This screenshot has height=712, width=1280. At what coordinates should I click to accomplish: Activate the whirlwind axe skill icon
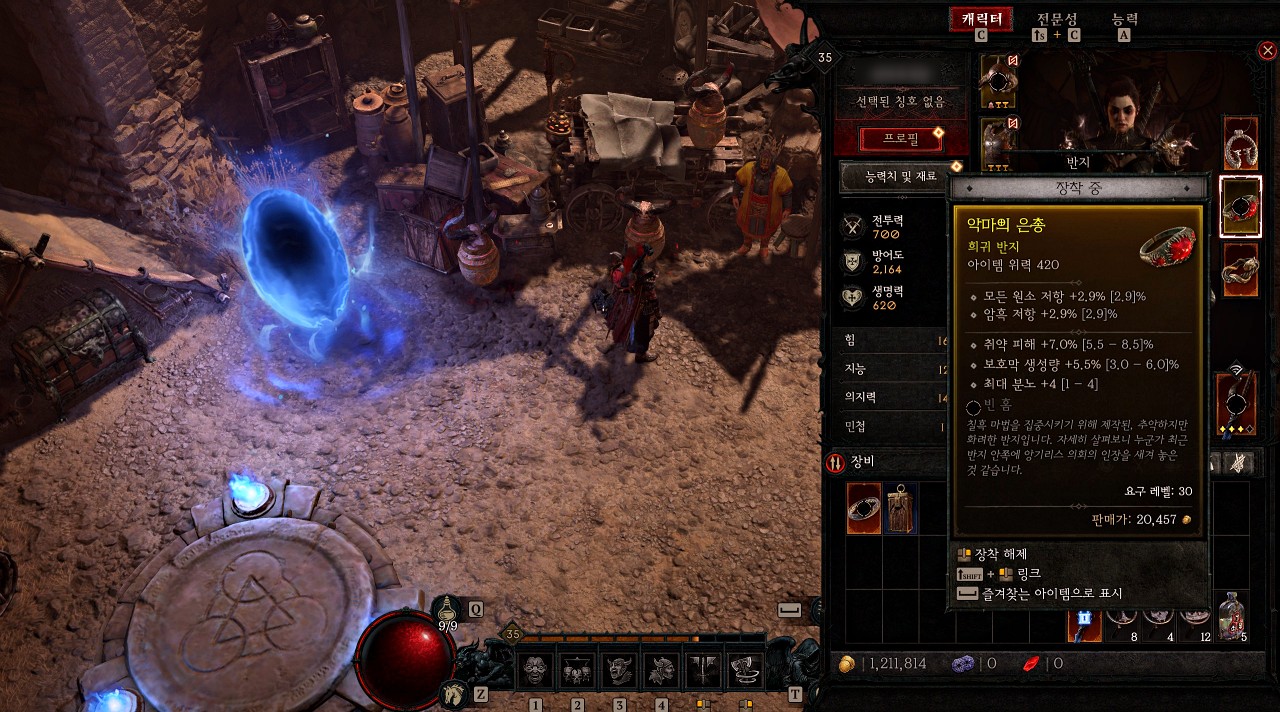click(745, 669)
